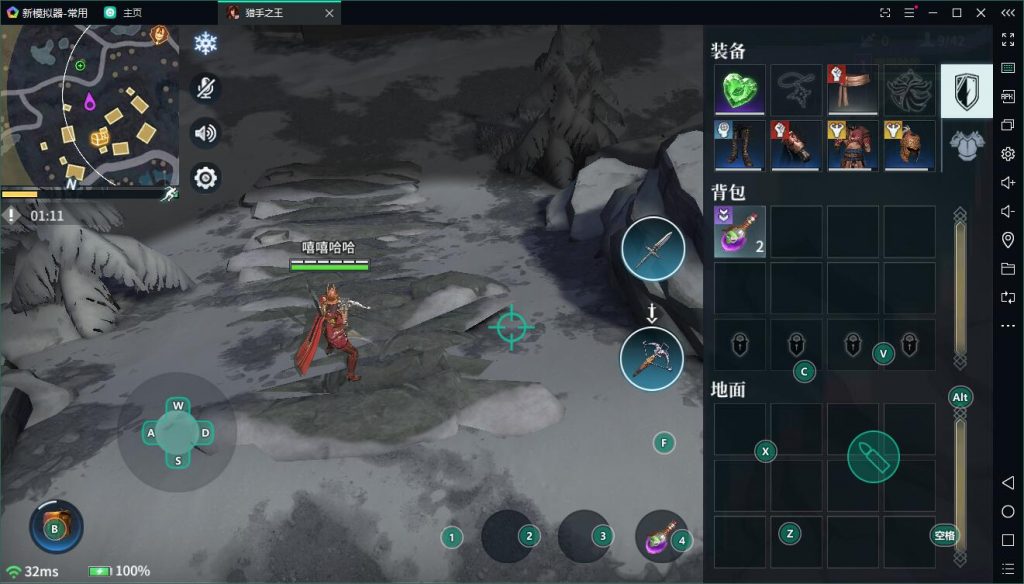Toggle the muted microphone icon

[x=206, y=88]
